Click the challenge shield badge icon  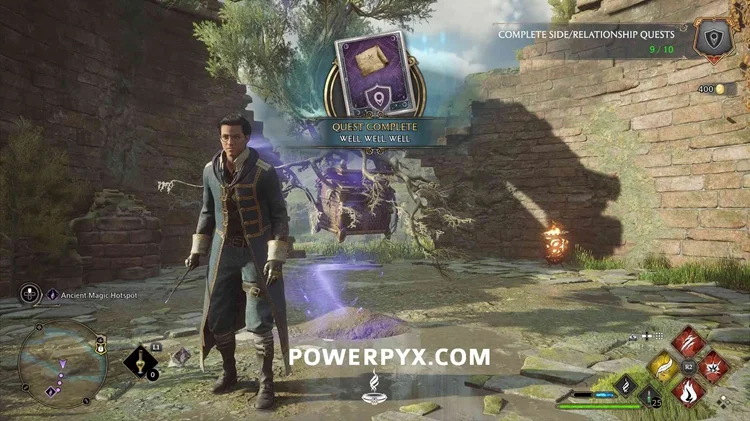click(x=714, y=40)
